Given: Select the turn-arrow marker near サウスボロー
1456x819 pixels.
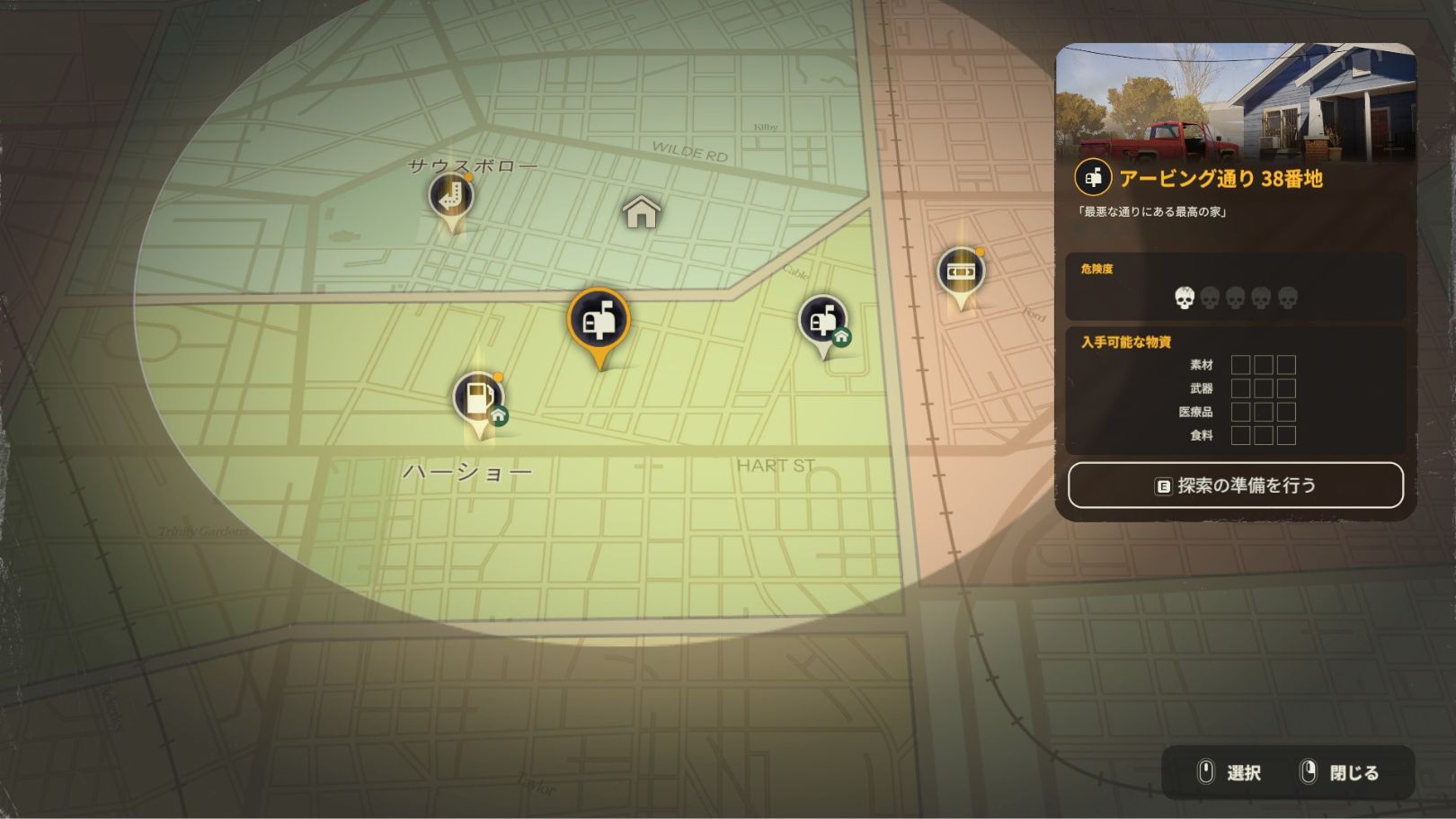Looking at the screenshot, I should click(450, 195).
